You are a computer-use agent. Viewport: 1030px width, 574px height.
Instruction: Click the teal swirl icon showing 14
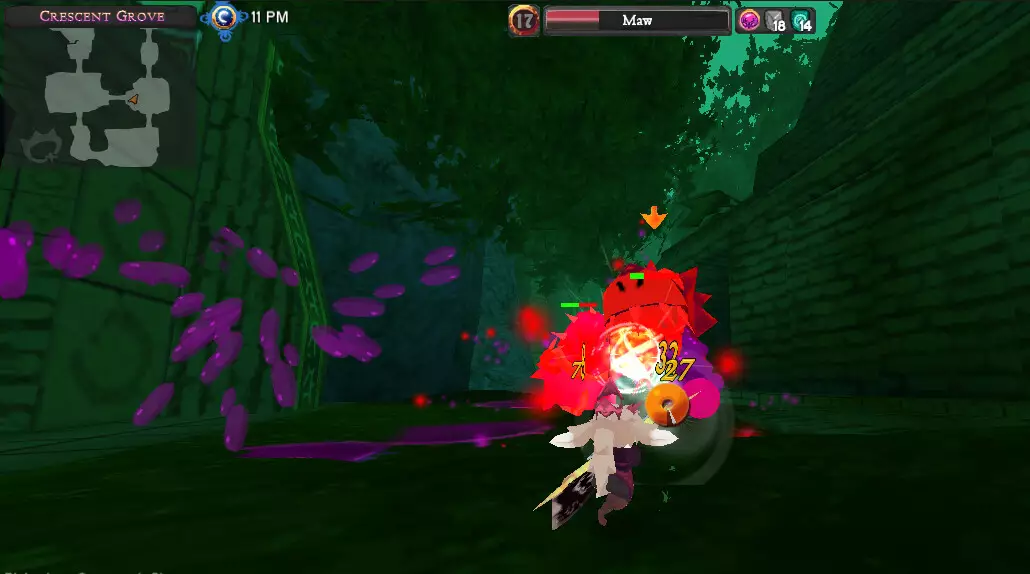802,20
